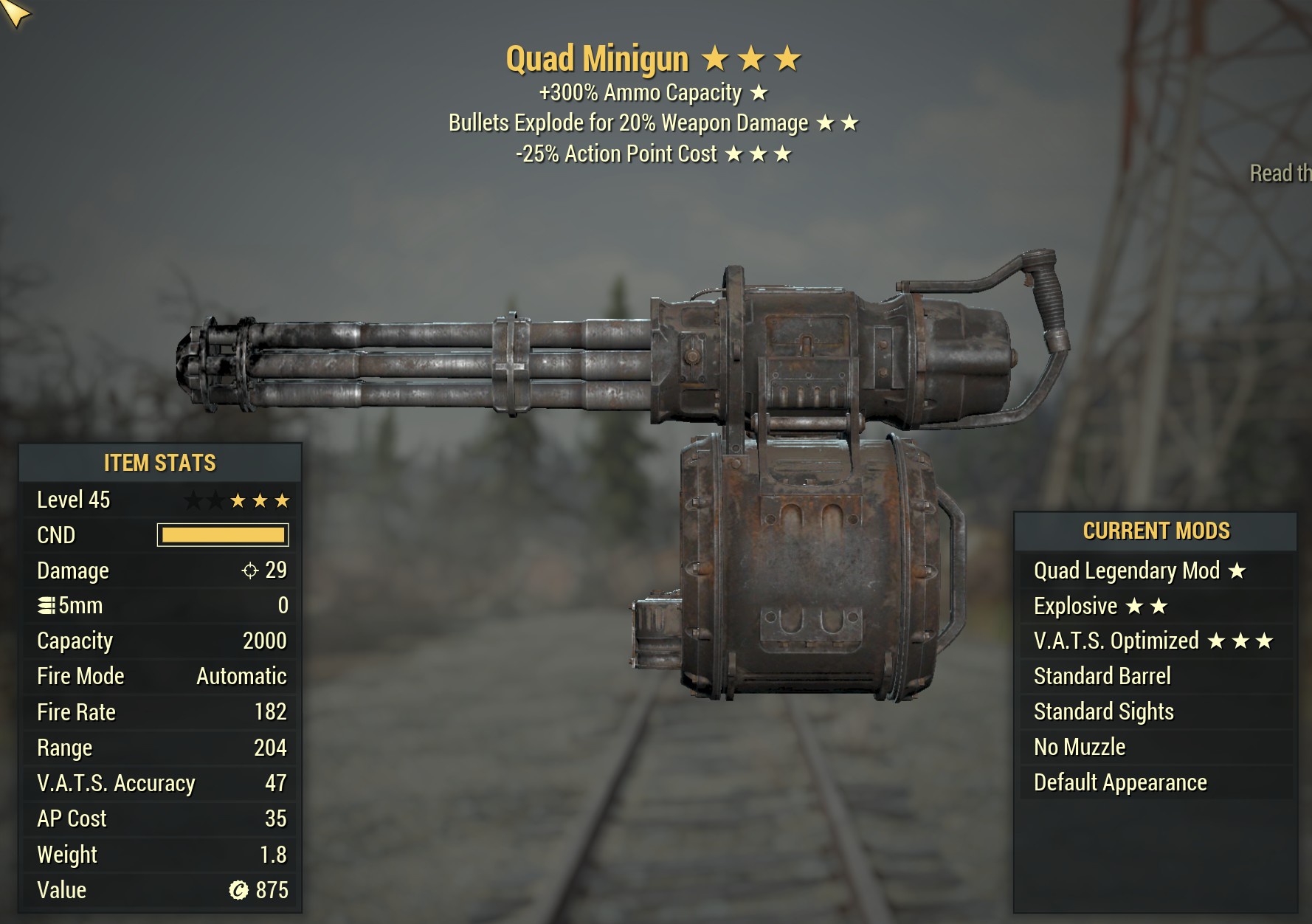Click the star by +300% Ammo Capacity
This screenshot has width=1312, height=924.
760,93
